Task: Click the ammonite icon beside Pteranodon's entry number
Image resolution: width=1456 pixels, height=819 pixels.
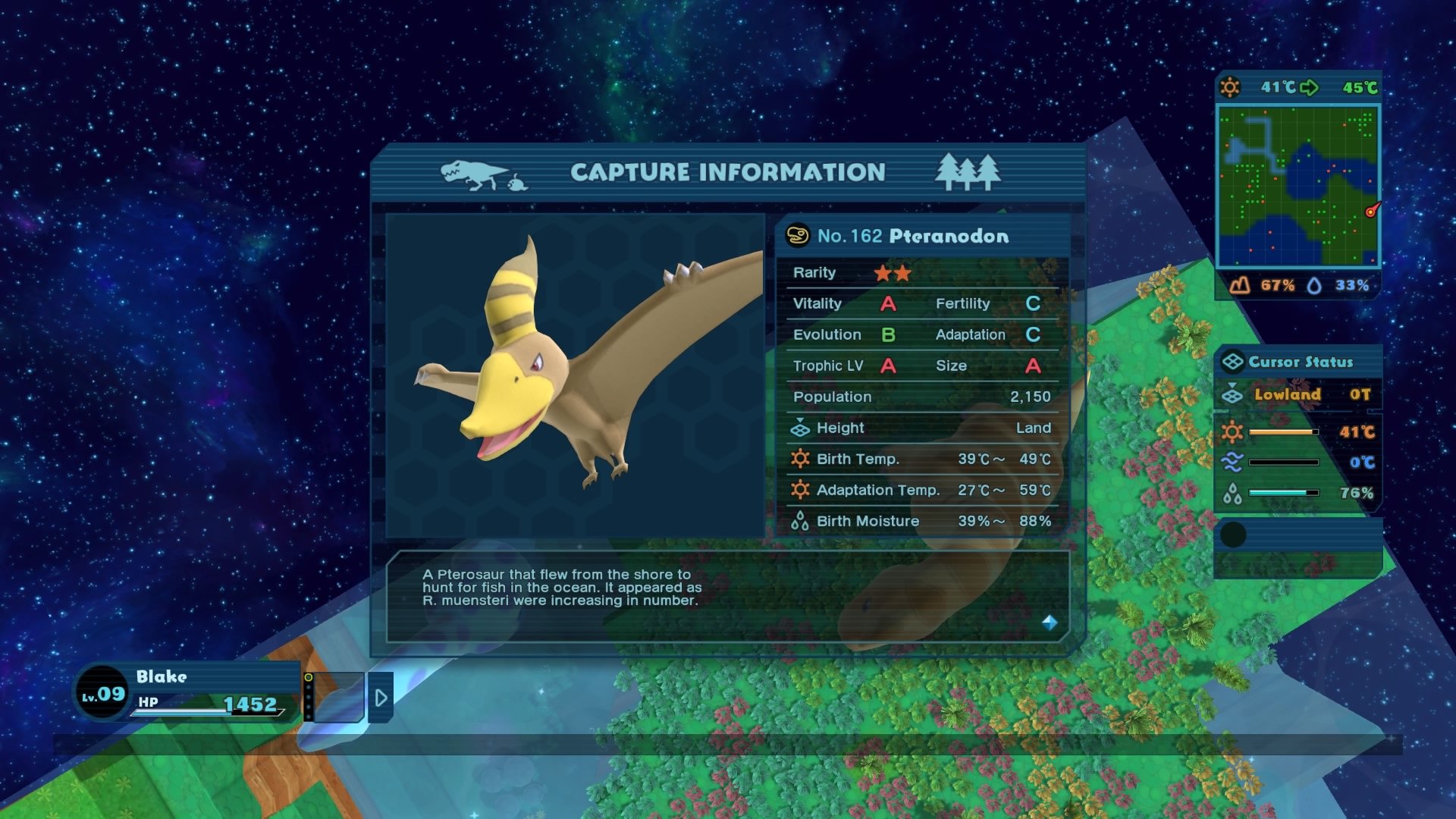Action: pyautogui.click(x=796, y=236)
